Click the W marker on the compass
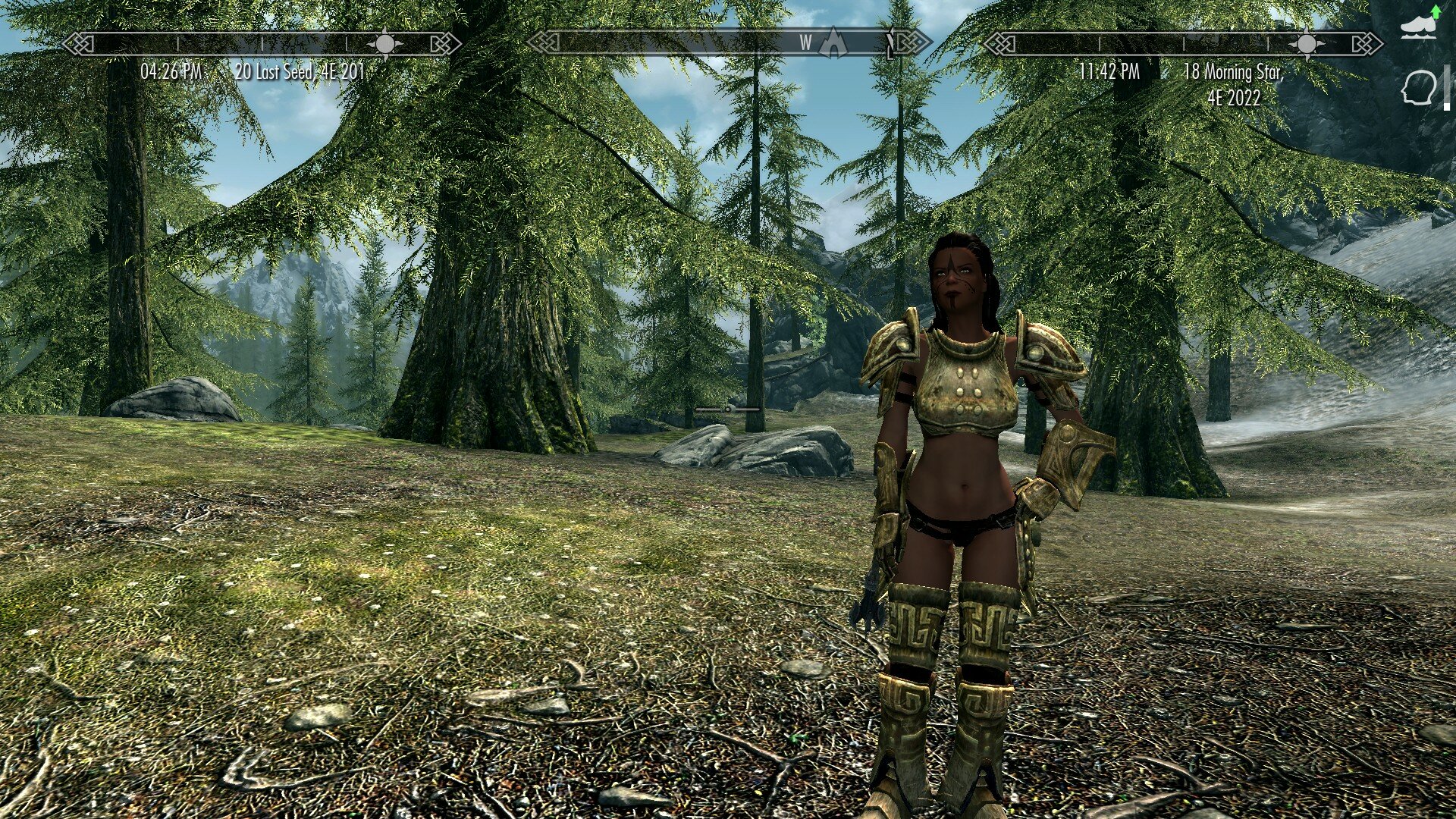Image resolution: width=1456 pixels, height=819 pixels. [806, 43]
